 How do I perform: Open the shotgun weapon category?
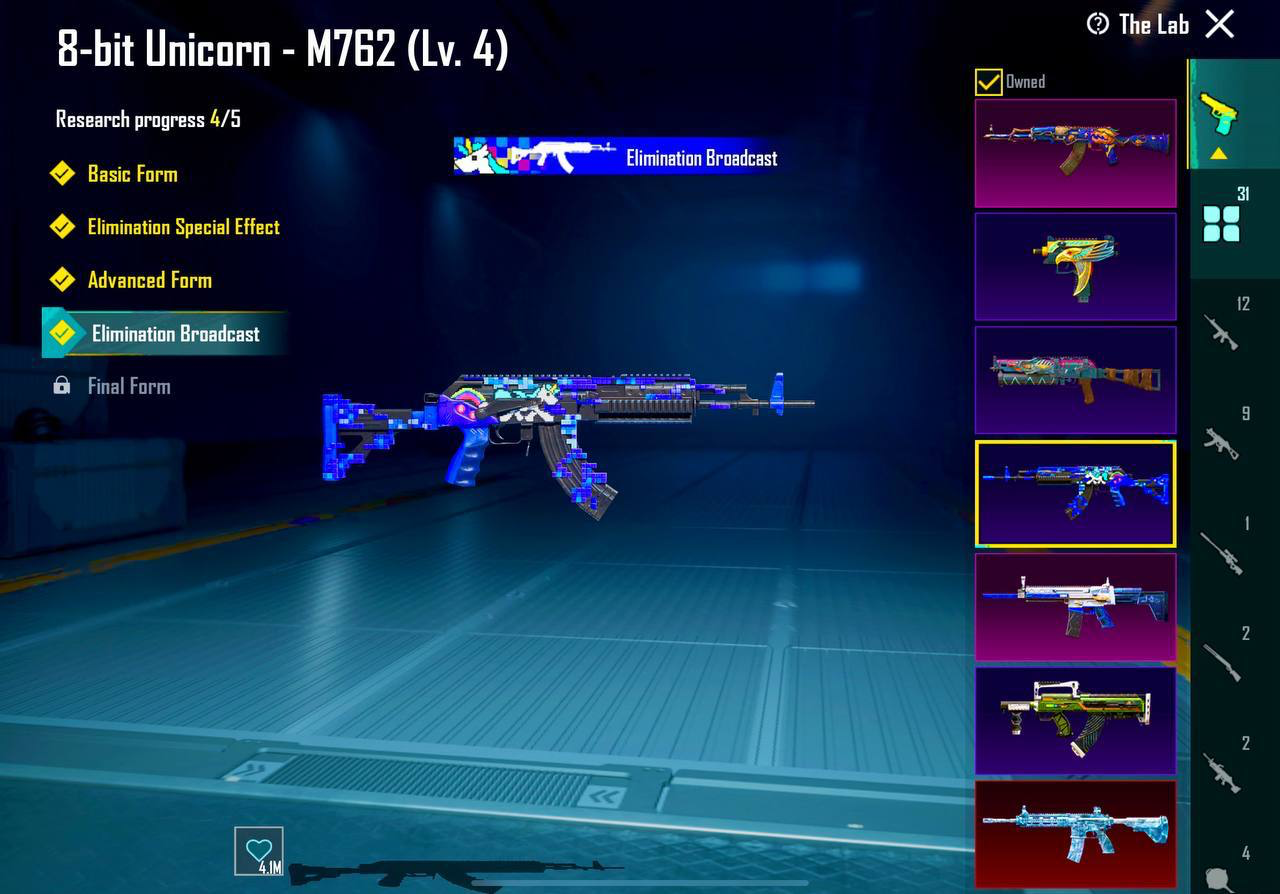[x=1221, y=665]
